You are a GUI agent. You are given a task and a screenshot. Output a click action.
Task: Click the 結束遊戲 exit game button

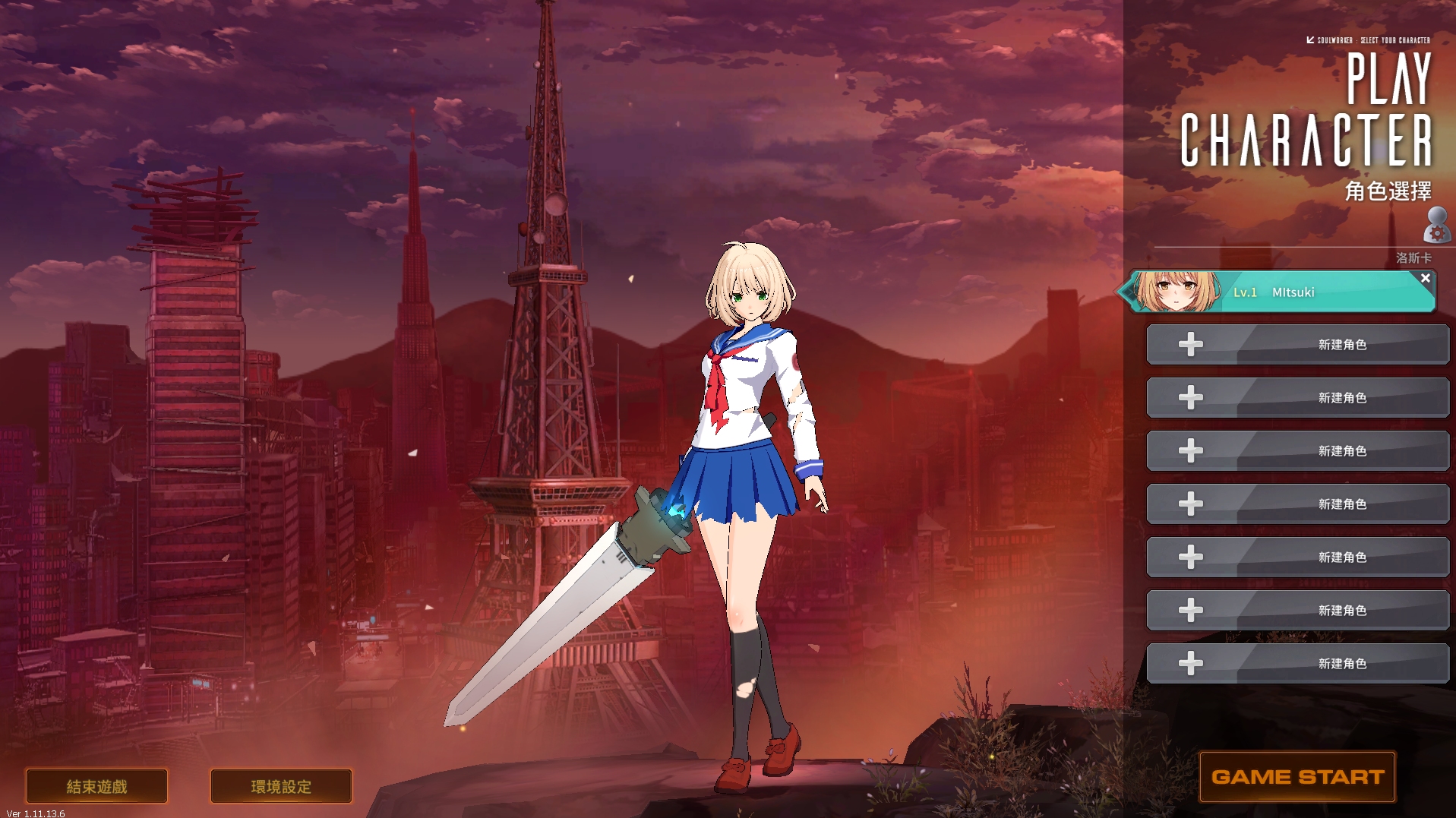point(96,786)
